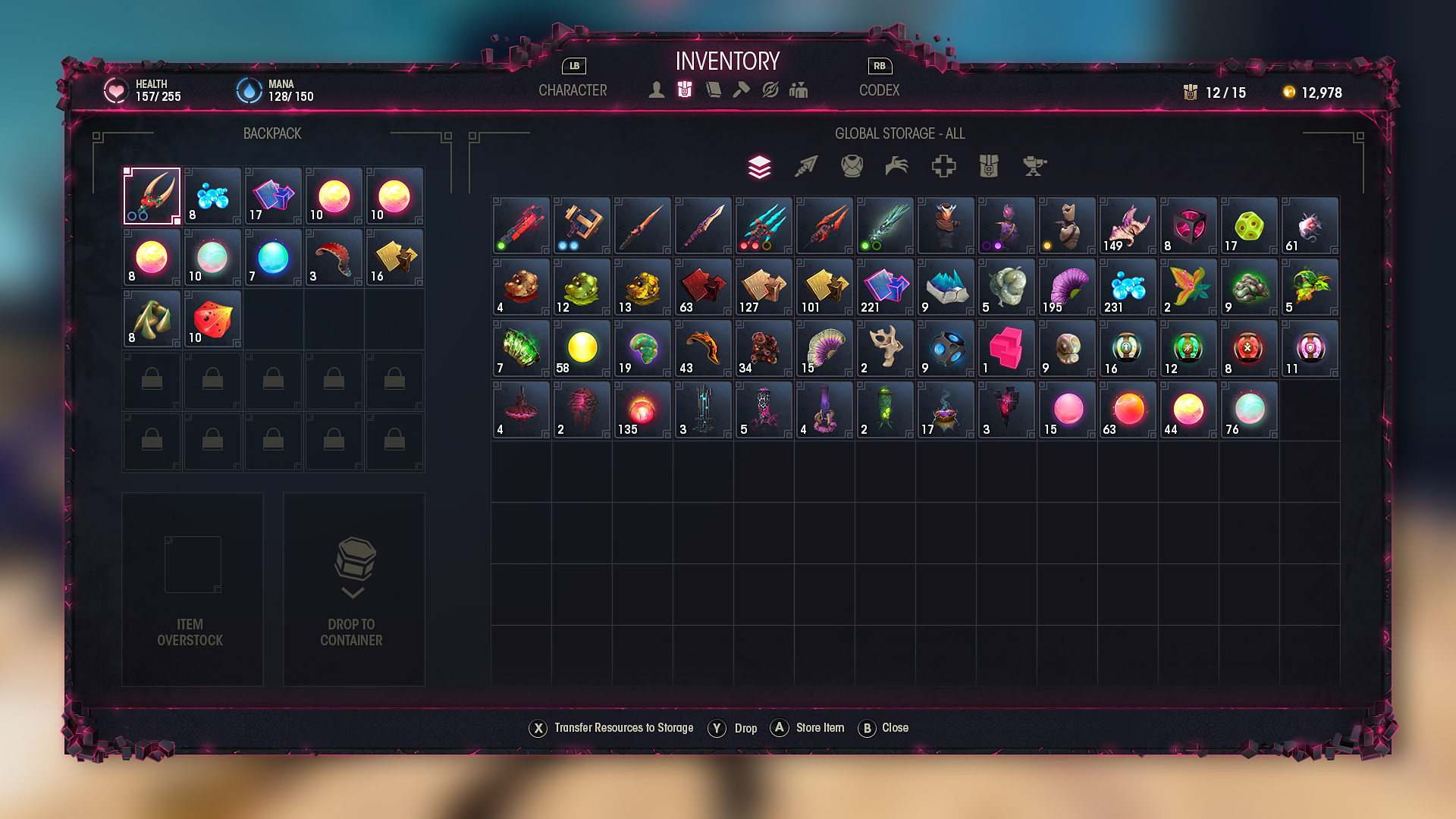Choose the blue crystal pages stack of 221

click(885, 287)
